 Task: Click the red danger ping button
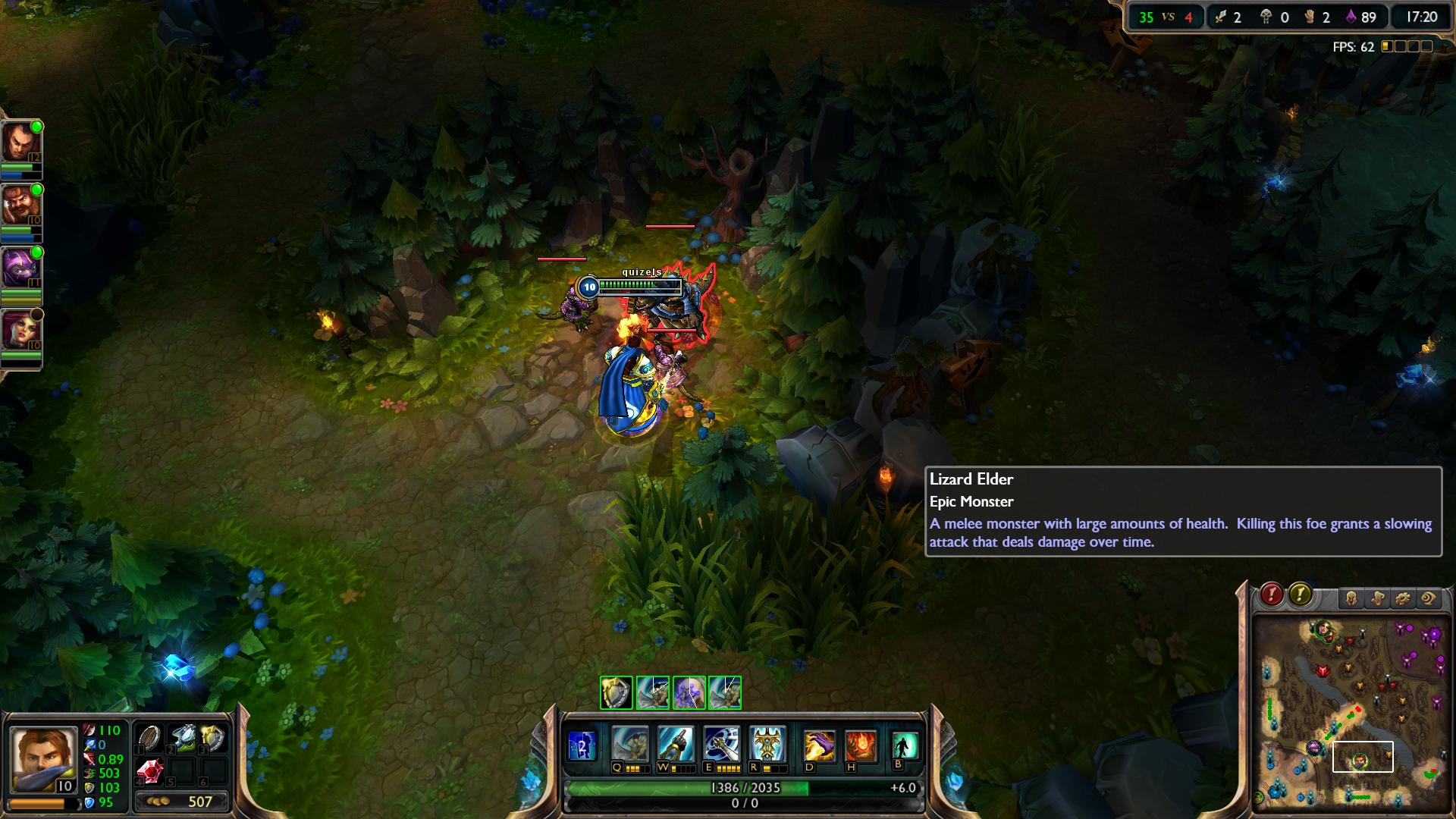click(x=1272, y=595)
